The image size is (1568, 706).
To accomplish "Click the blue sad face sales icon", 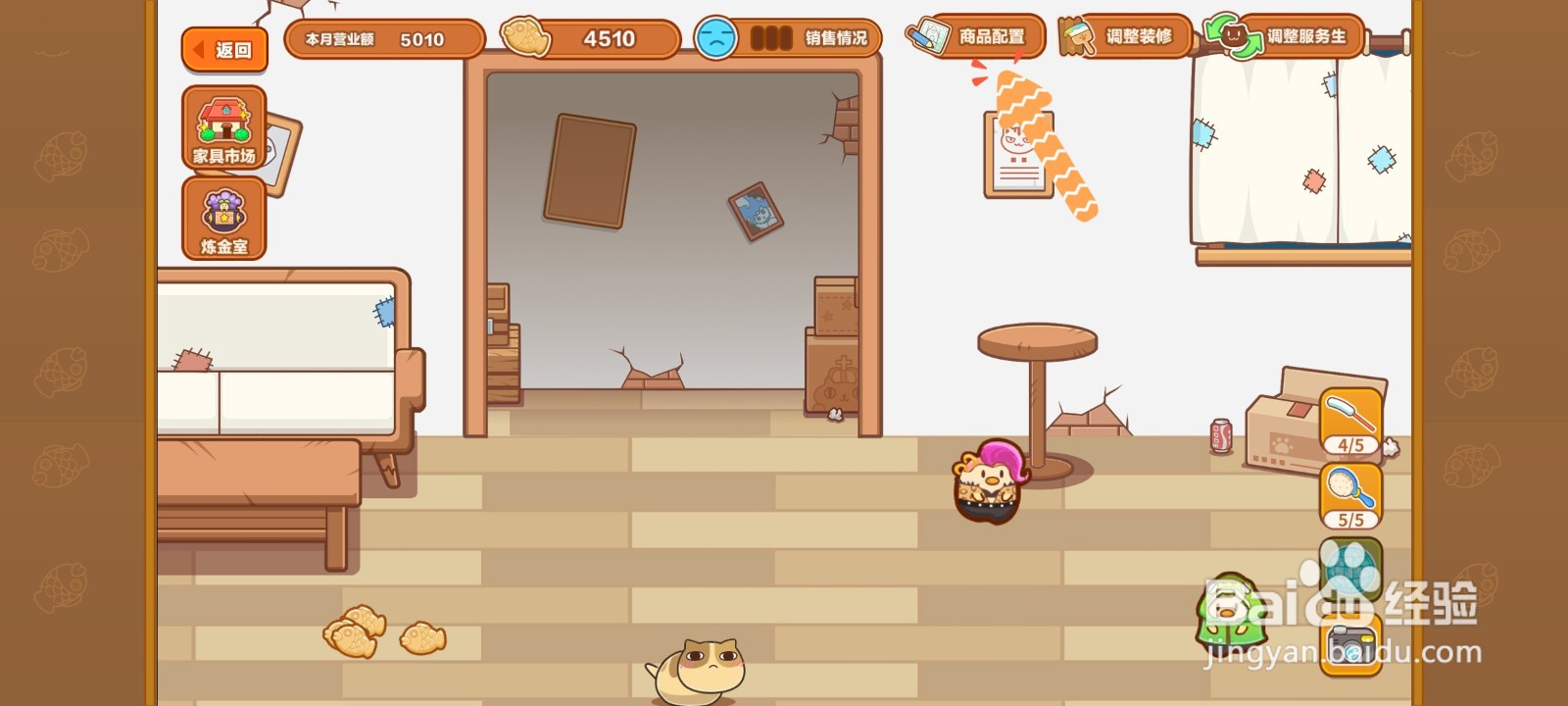I will click(x=717, y=37).
